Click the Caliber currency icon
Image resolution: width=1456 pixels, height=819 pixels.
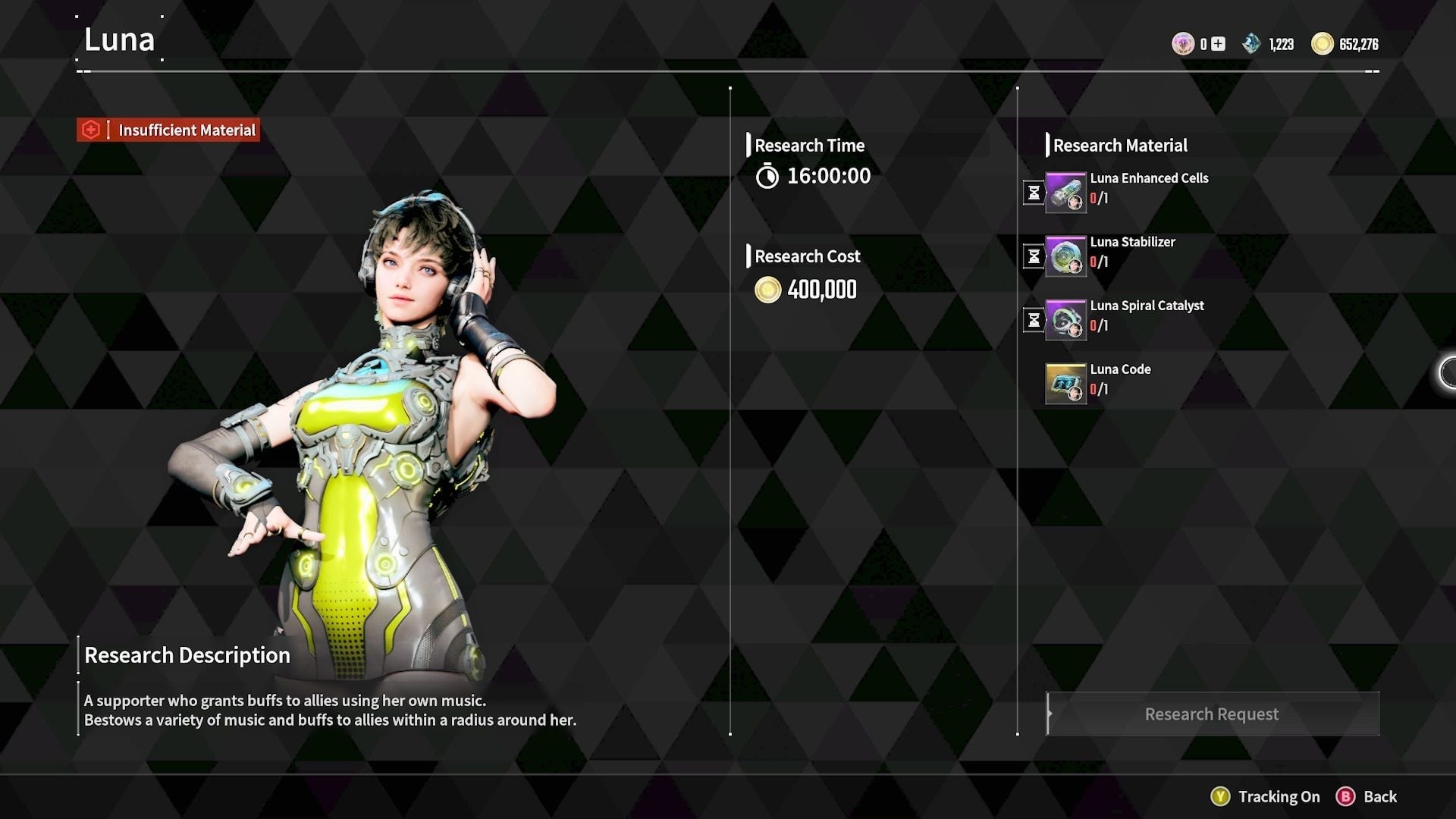(1183, 43)
